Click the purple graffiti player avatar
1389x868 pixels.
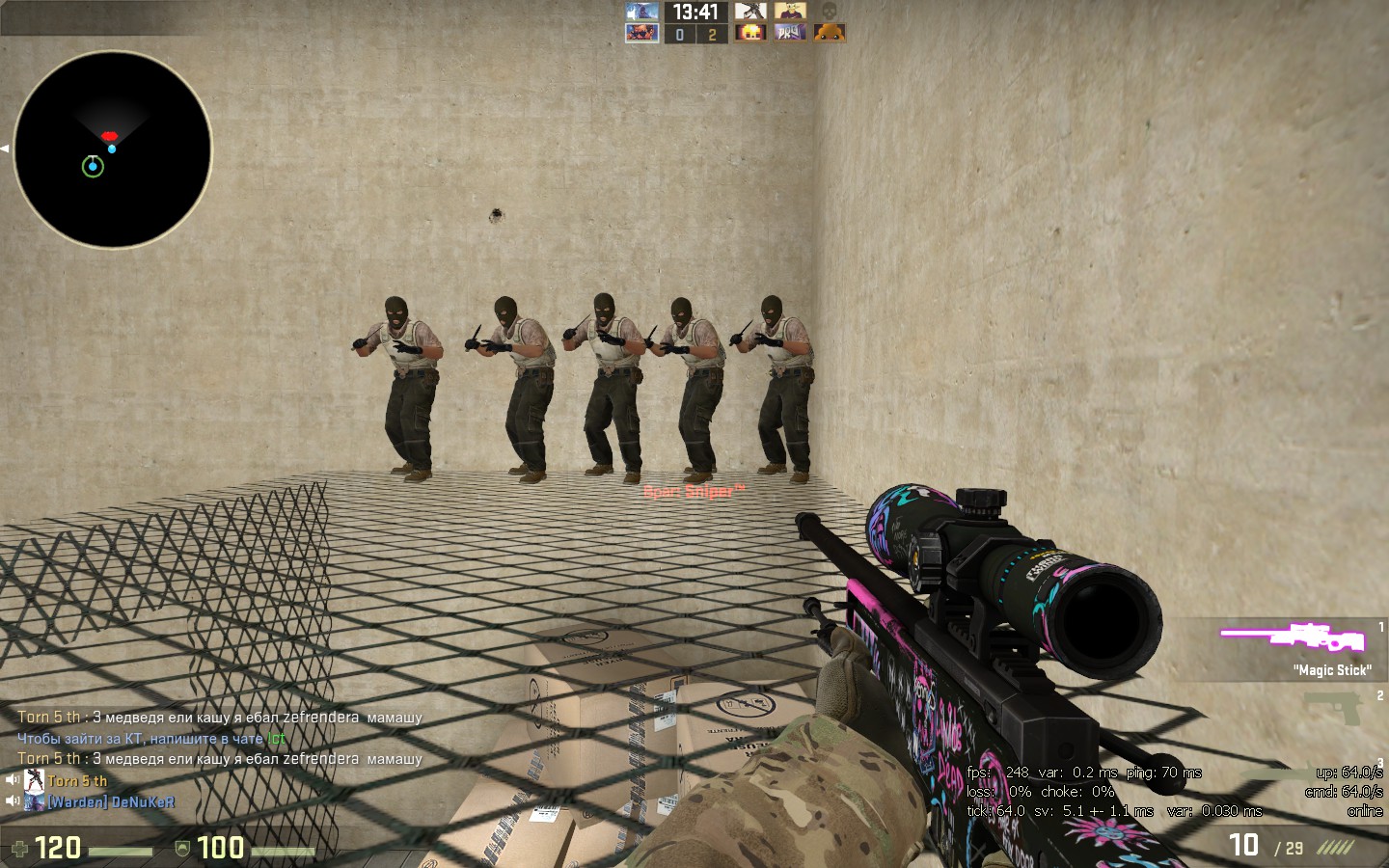tap(790, 33)
